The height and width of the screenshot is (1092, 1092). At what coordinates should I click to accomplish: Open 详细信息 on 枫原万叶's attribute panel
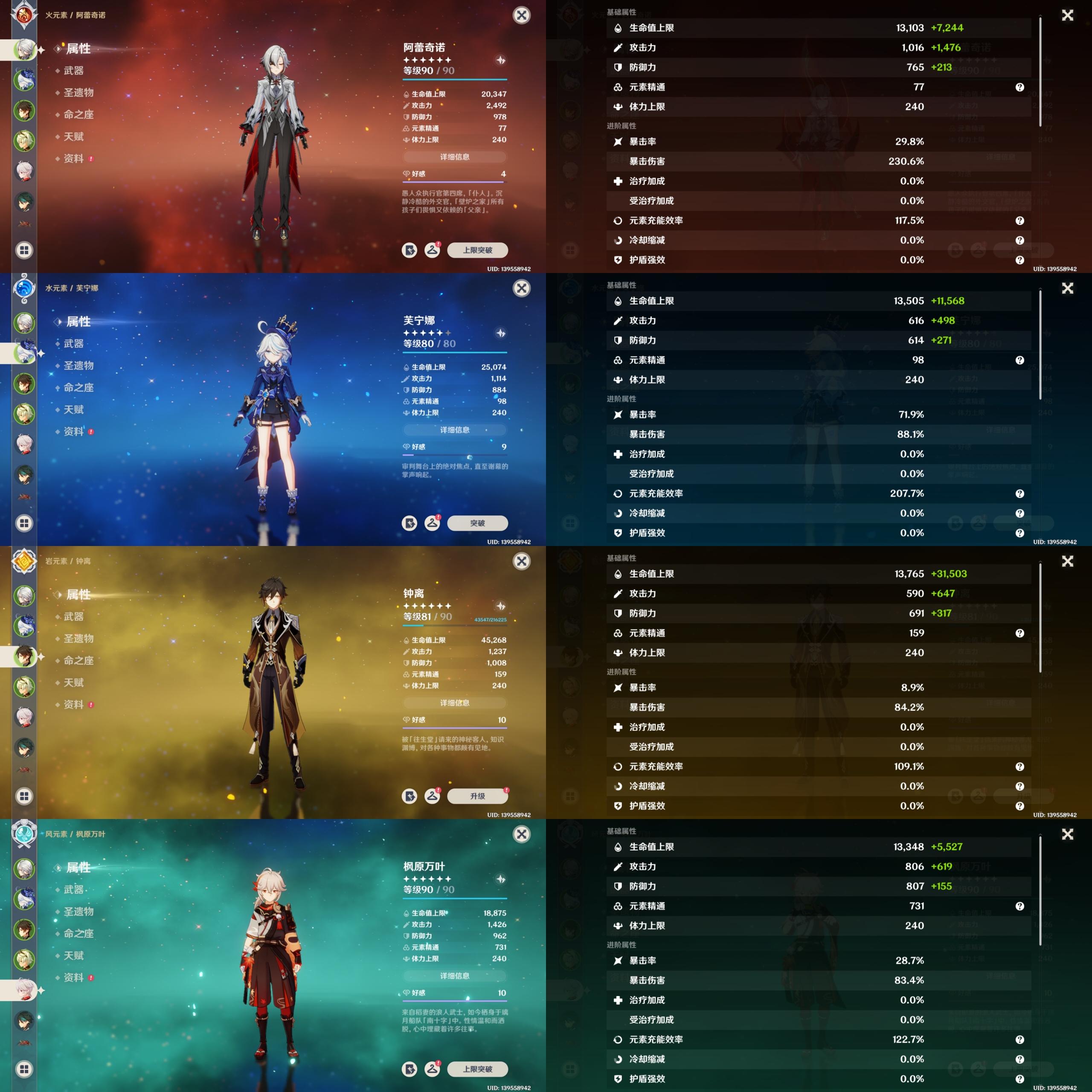454,976
